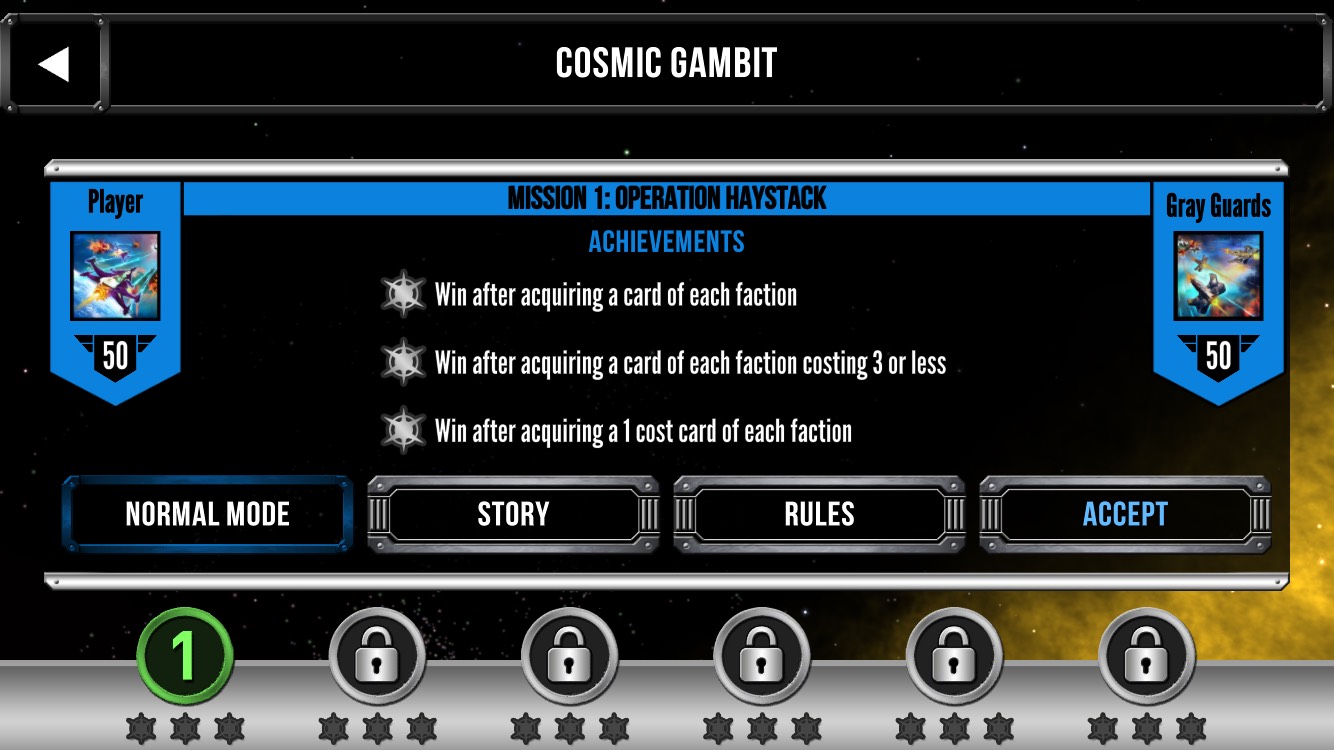Click the Player rank 50 emblem
The width and height of the screenshot is (1334, 750).
(114, 357)
